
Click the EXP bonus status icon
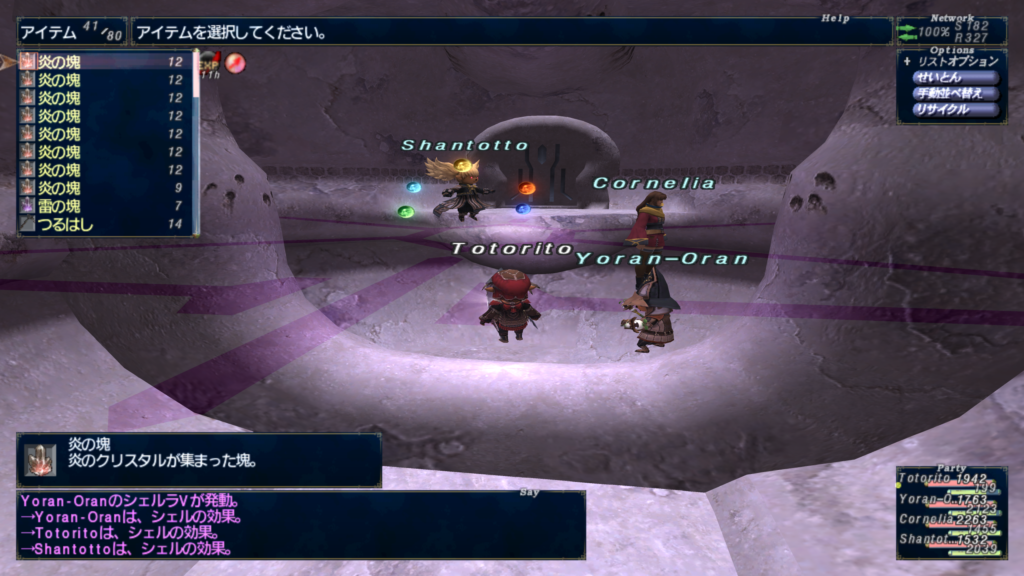(x=210, y=64)
